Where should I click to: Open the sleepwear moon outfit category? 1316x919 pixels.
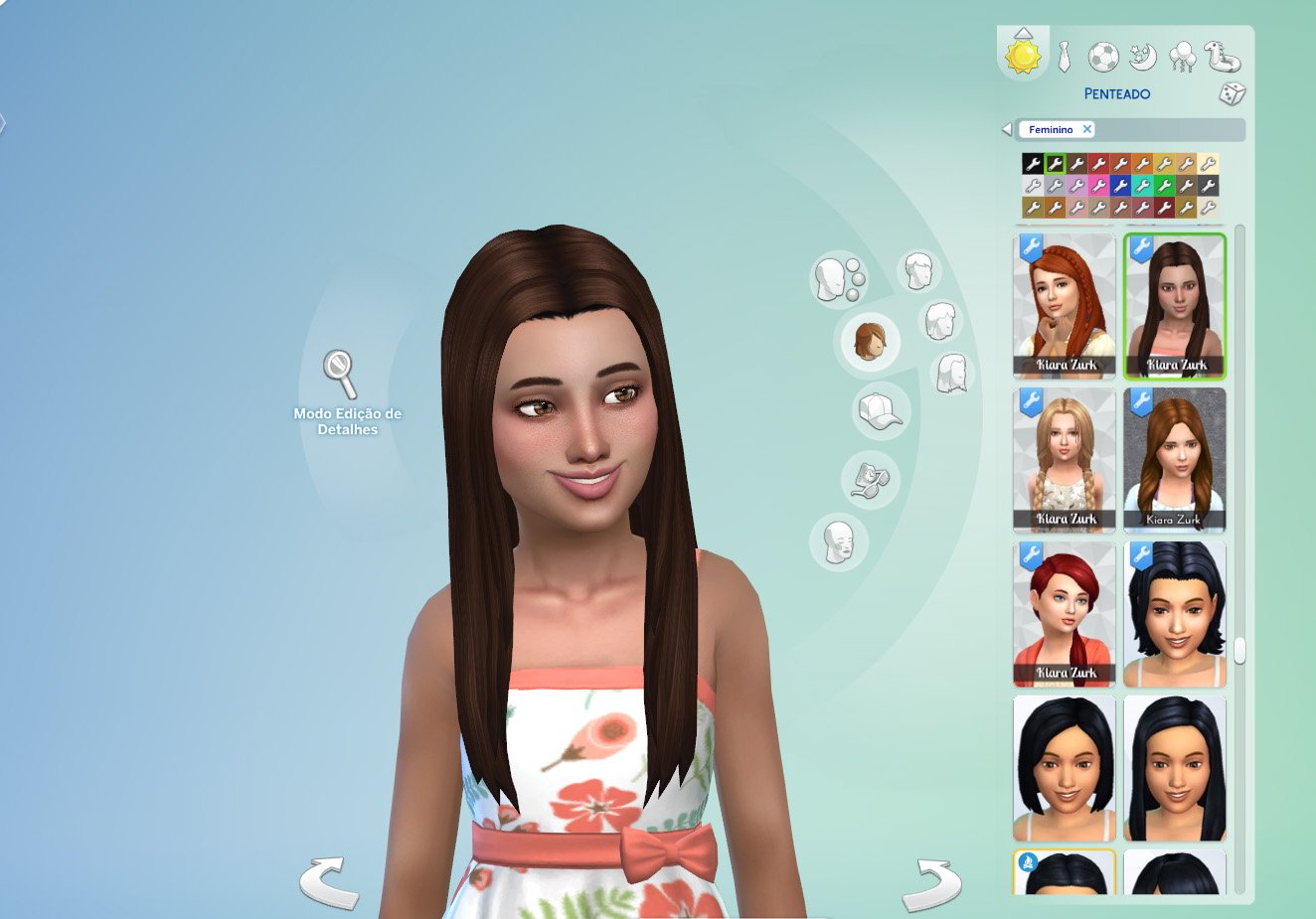(1143, 57)
